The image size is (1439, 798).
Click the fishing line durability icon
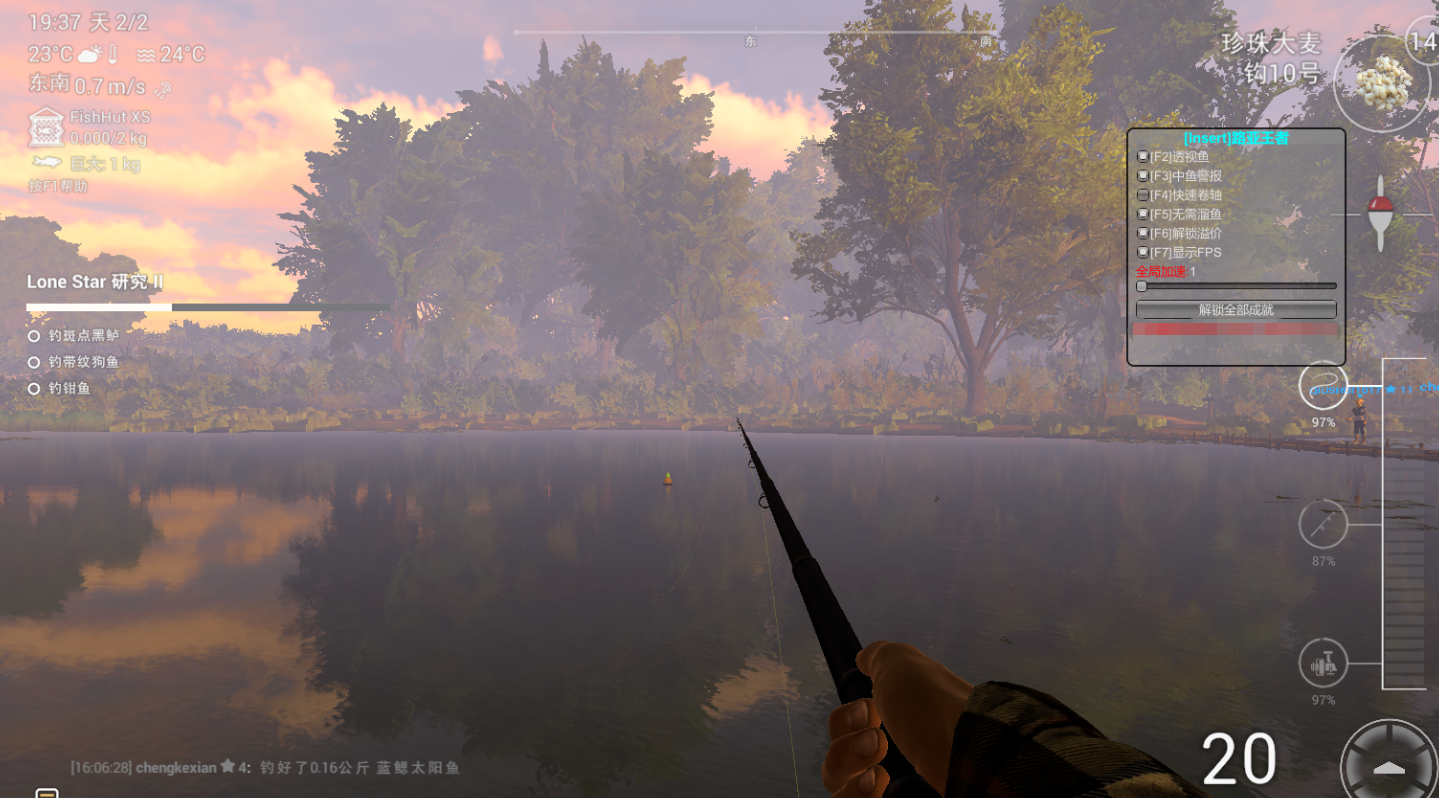1323,386
